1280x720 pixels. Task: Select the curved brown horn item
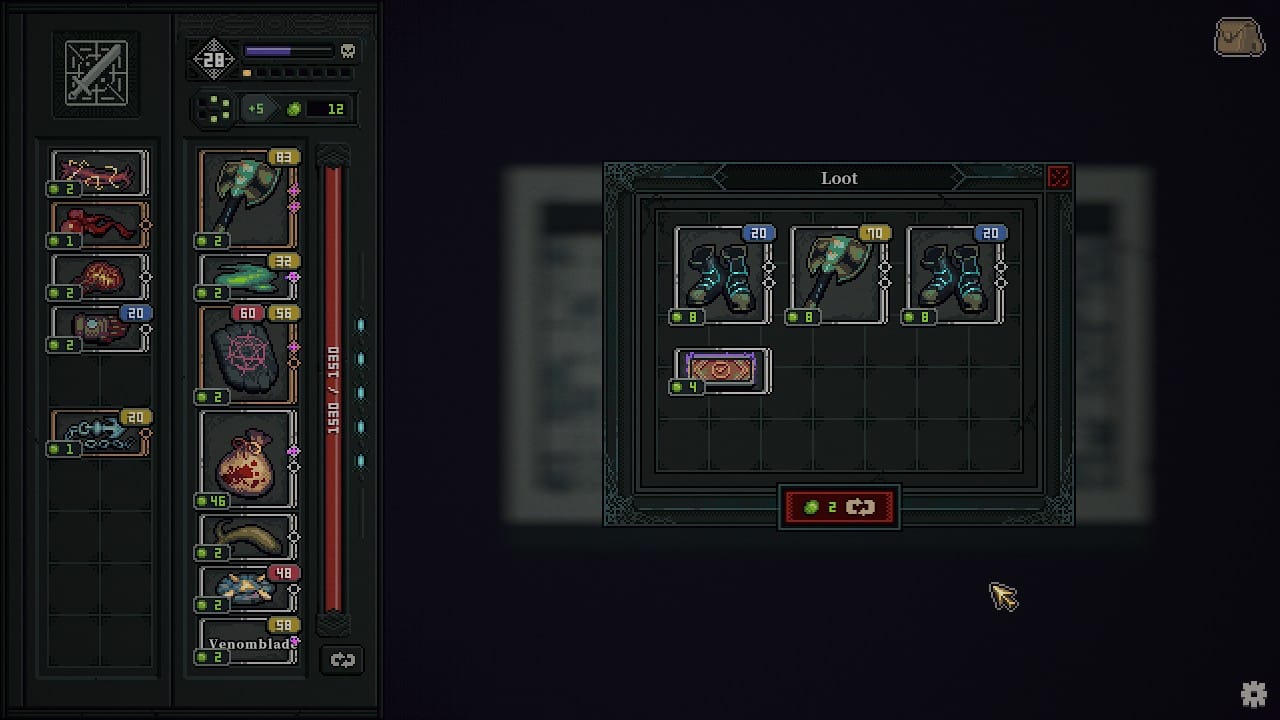point(246,537)
